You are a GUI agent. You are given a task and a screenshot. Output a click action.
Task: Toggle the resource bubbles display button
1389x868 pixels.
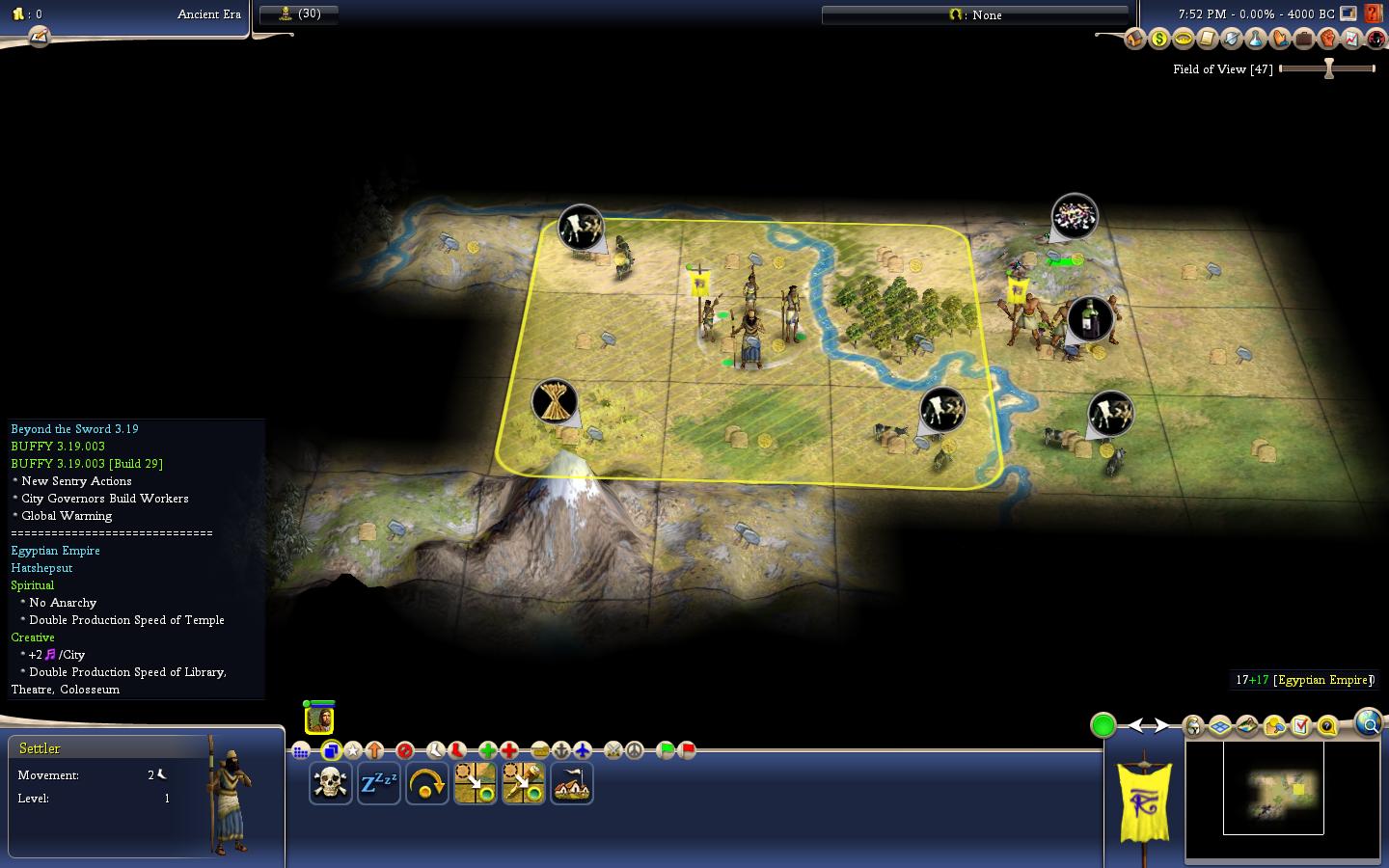1274,725
